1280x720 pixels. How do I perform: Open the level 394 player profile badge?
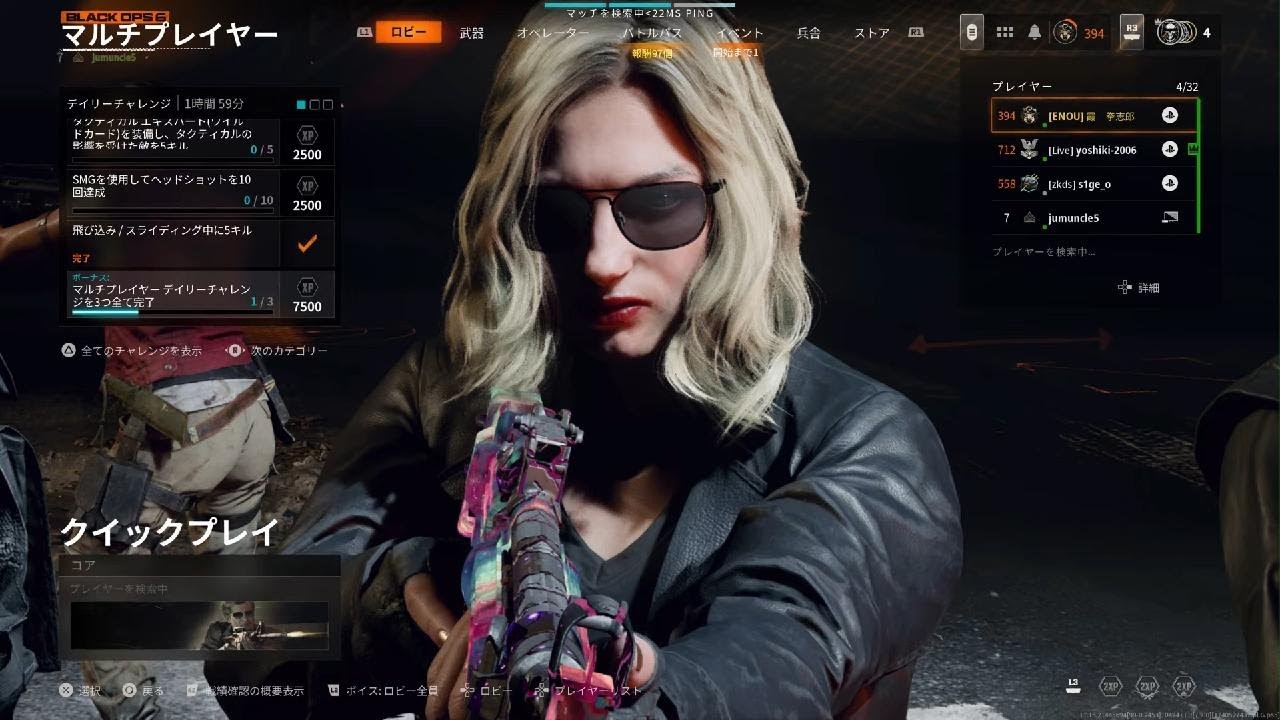click(1078, 33)
